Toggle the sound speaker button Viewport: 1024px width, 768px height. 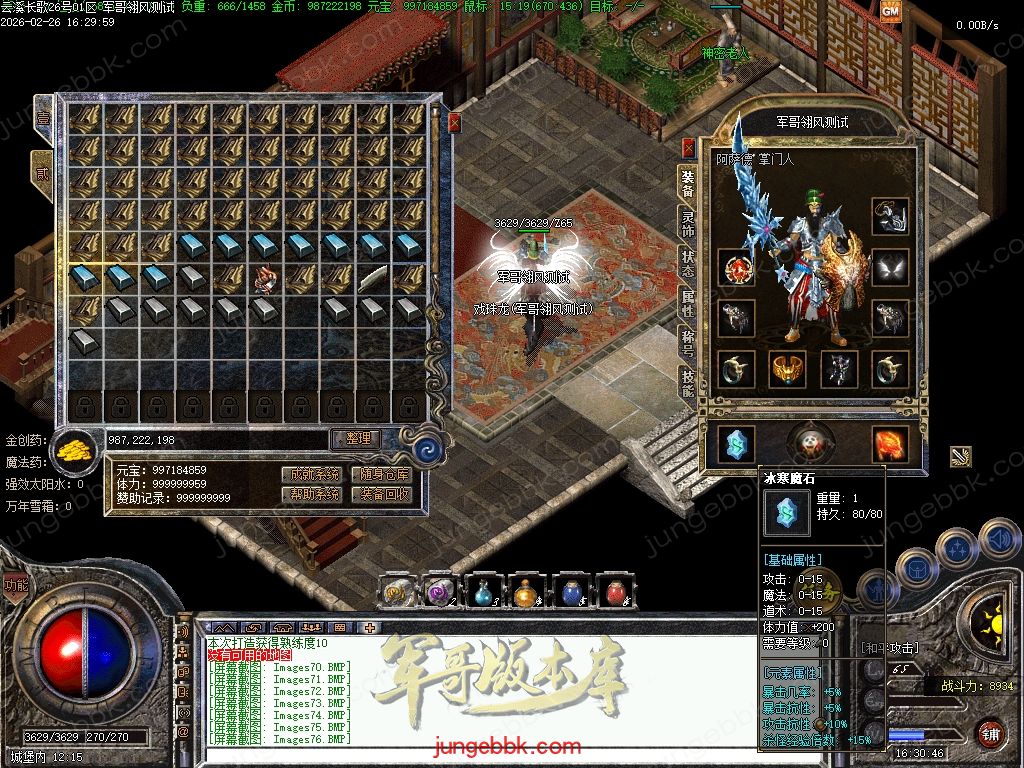point(998,539)
